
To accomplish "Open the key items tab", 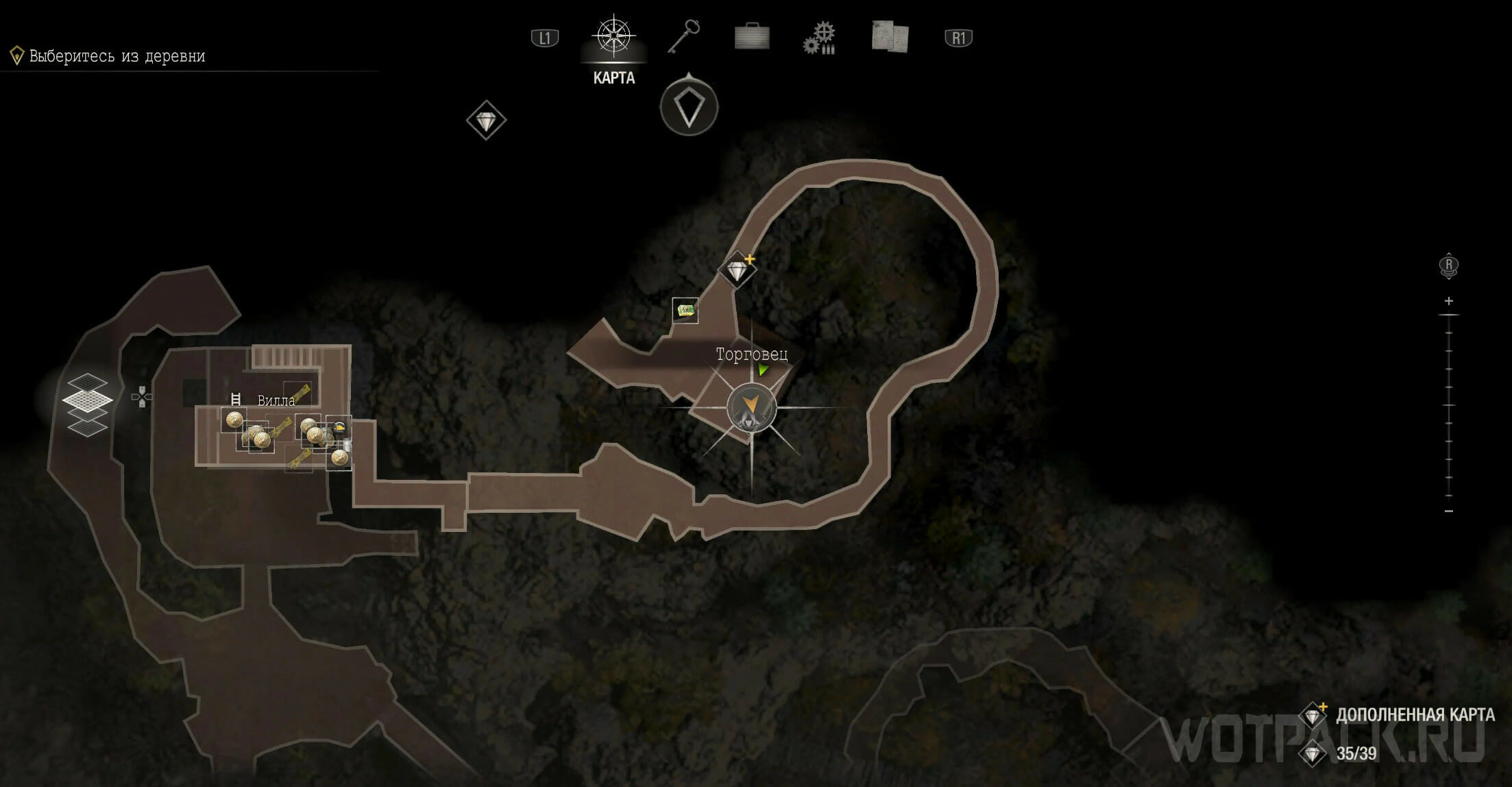I will pos(683,36).
